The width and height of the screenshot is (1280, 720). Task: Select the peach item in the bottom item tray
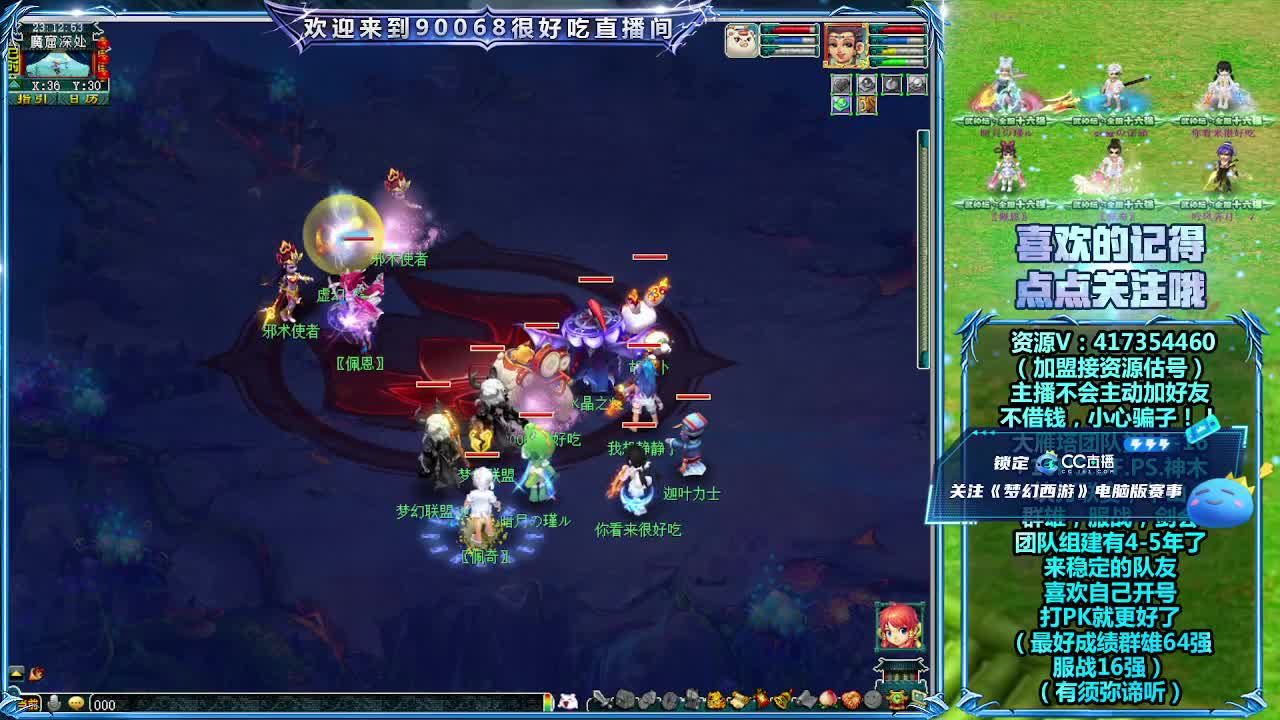[x=825, y=703]
